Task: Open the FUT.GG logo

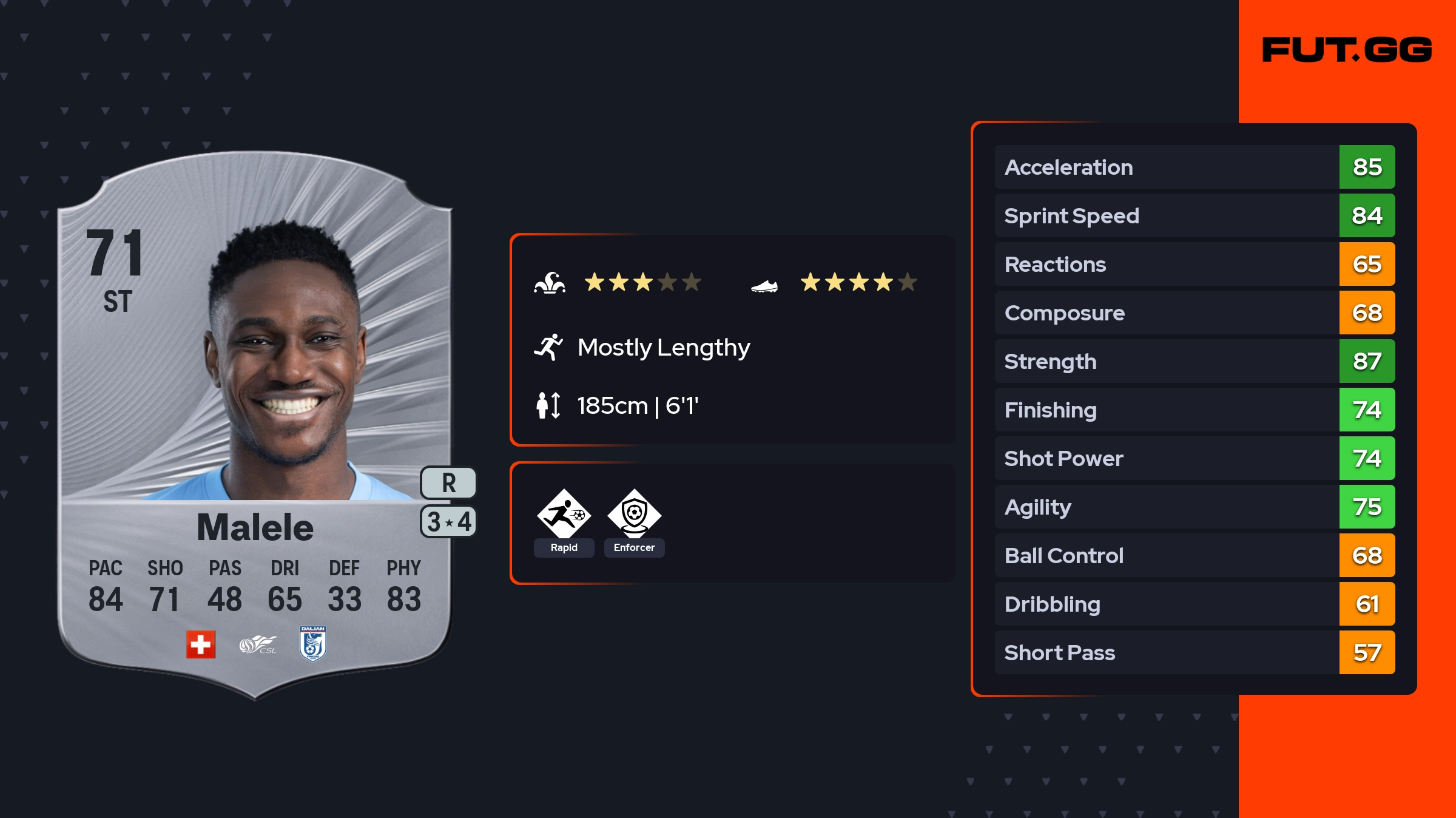Action: tap(1347, 50)
